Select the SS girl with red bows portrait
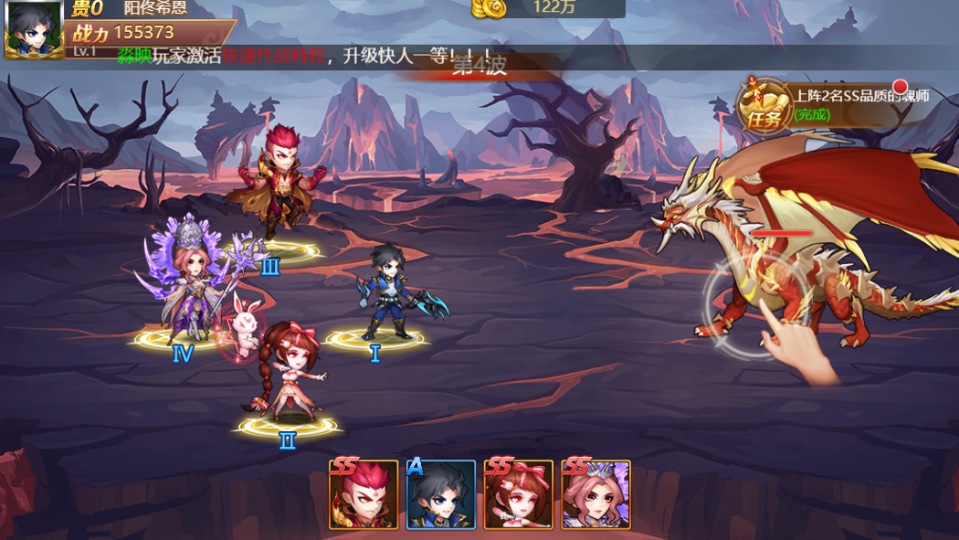This screenshot has height=540, width=959. pos(518,495)
